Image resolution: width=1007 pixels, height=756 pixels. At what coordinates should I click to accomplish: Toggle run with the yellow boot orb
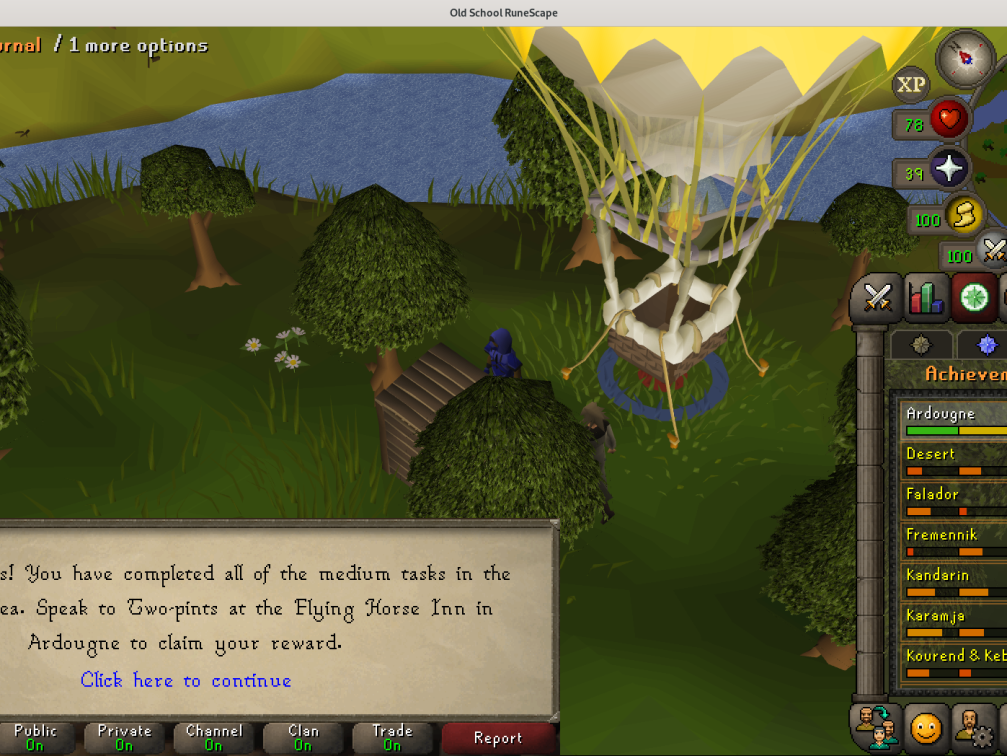pos(964,215)
